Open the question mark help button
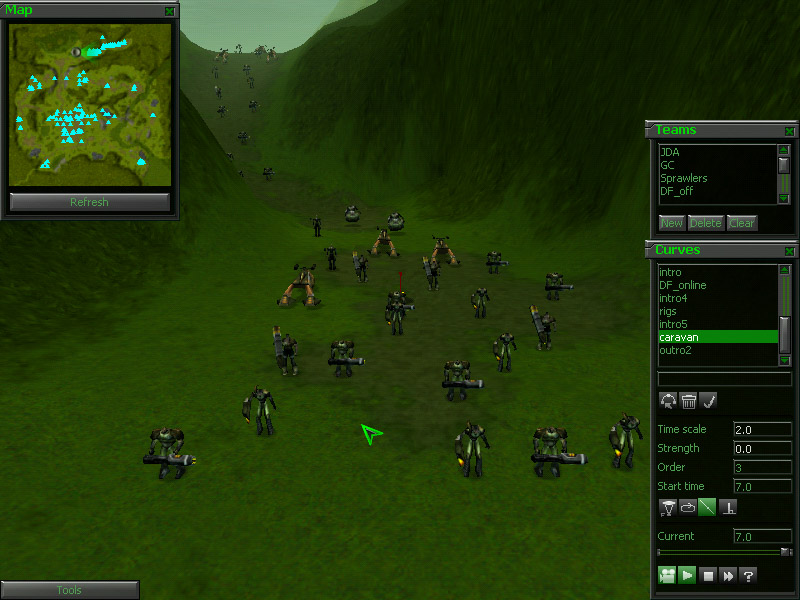The width and height of the screenshot is (800, 600). pos(747,575)
